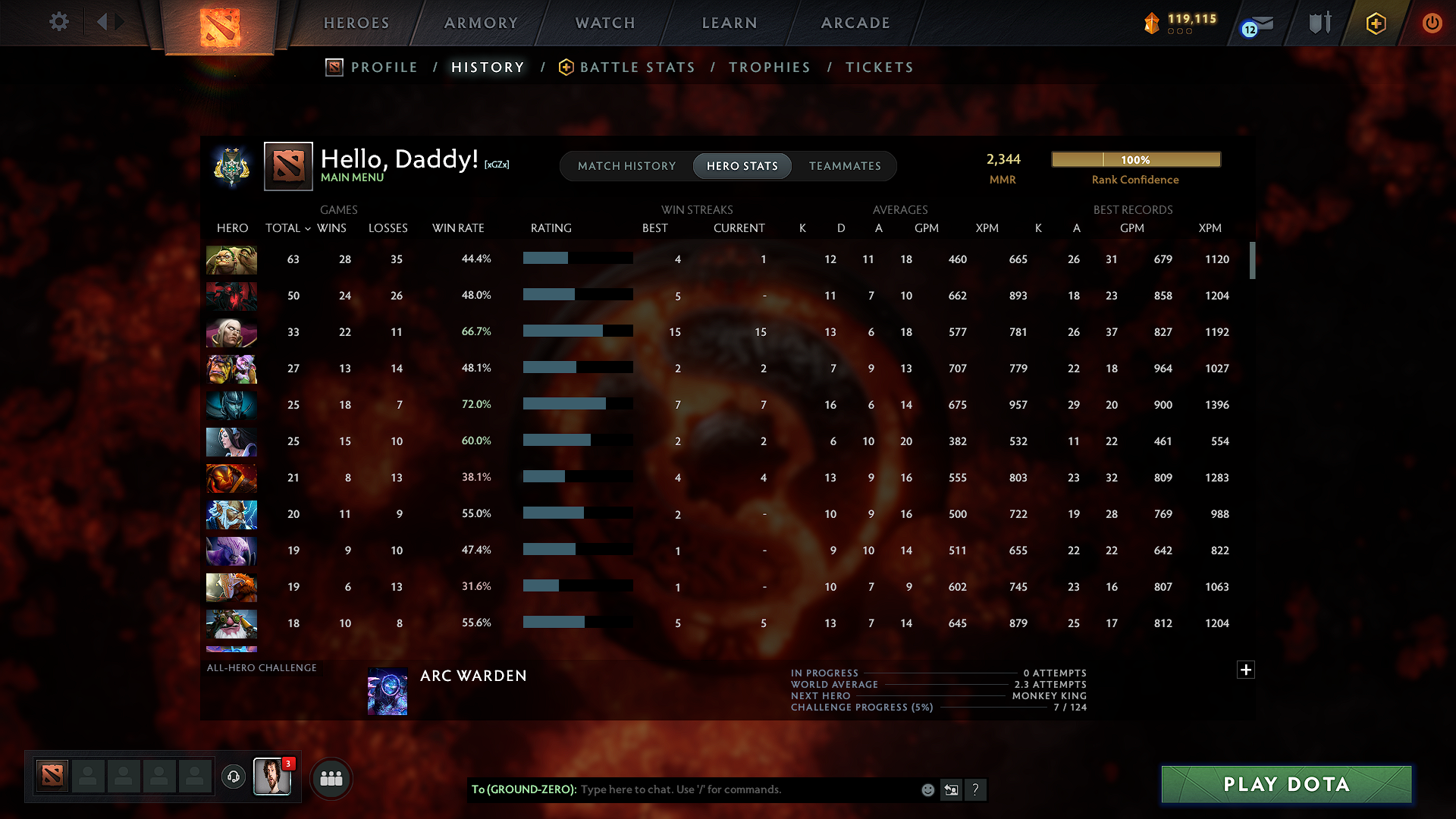The image size is (1456, 819).
Task: Open the armory shield and sword icon
Action: (x=1319, y=23)
